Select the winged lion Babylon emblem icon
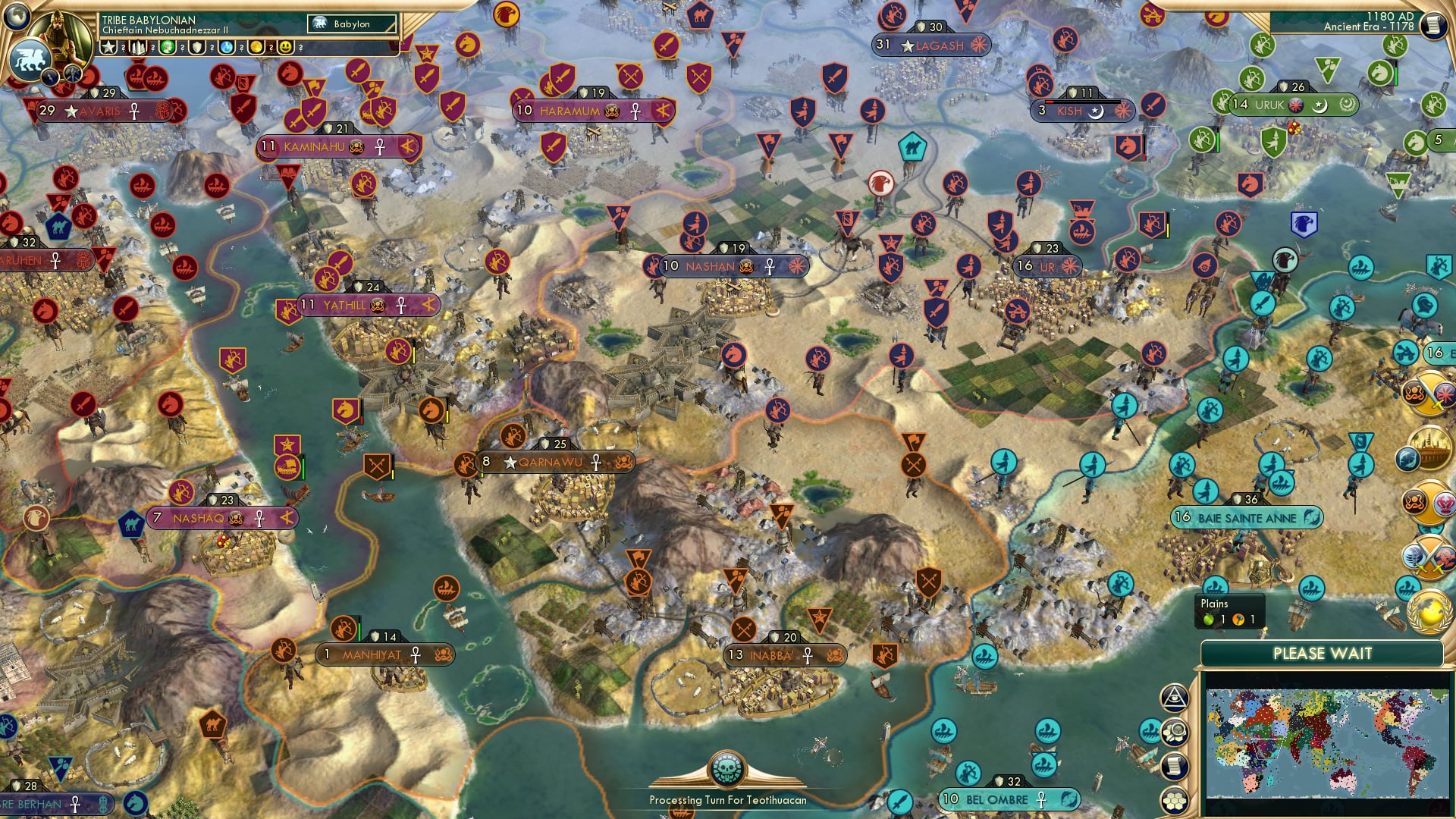Viewport: 1456px width, 819px height. [x=29, y=61]
